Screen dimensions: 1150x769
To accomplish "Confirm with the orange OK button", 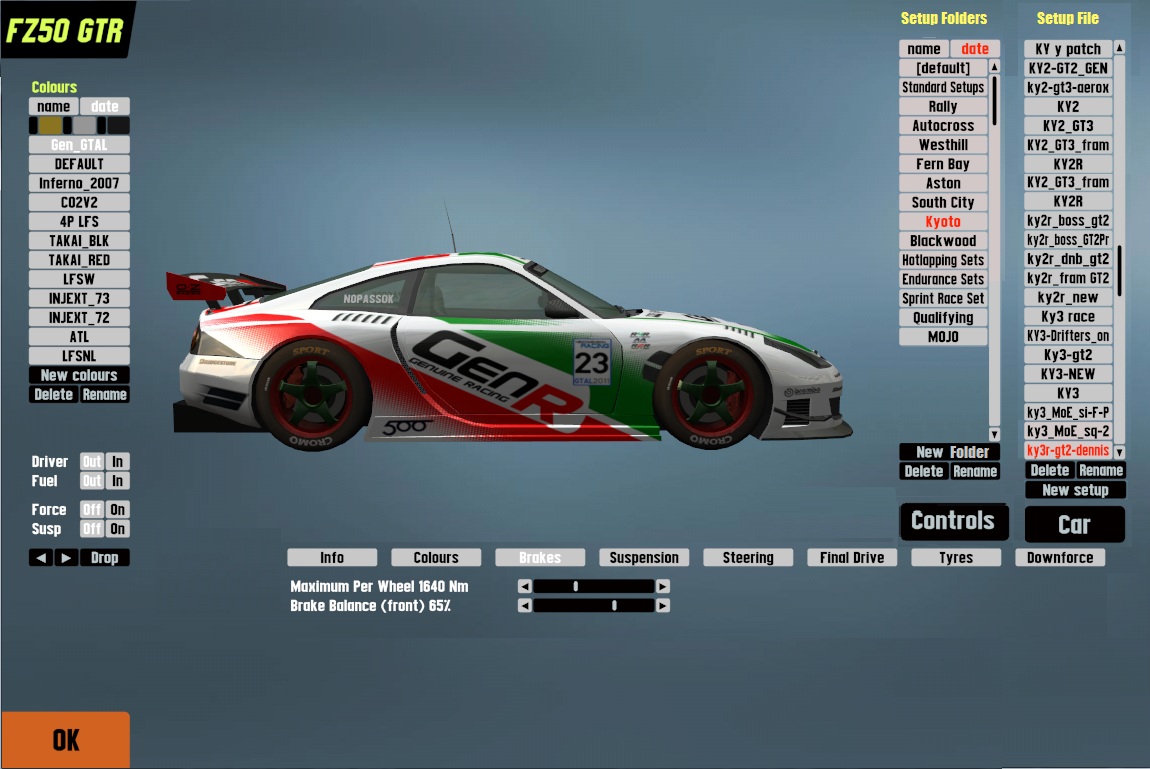I will pos(65,740).
